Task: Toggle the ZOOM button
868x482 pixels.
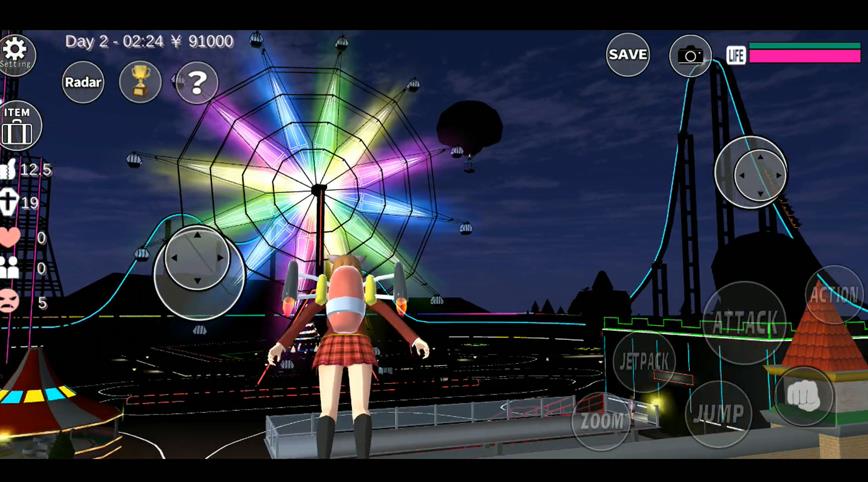Action: pos(601,421)
